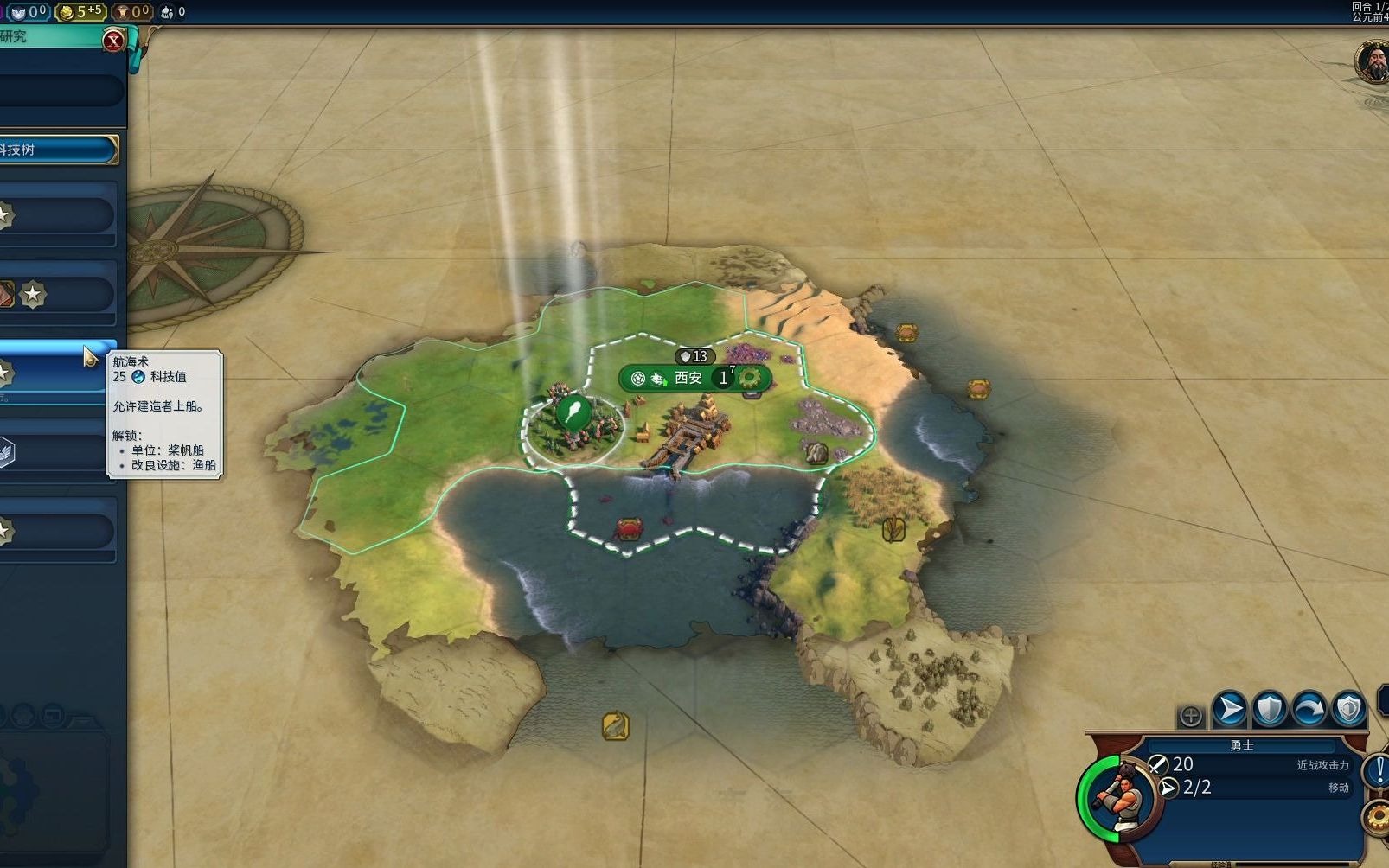Click the Xi'an (西安) city banner

(689, 378)
